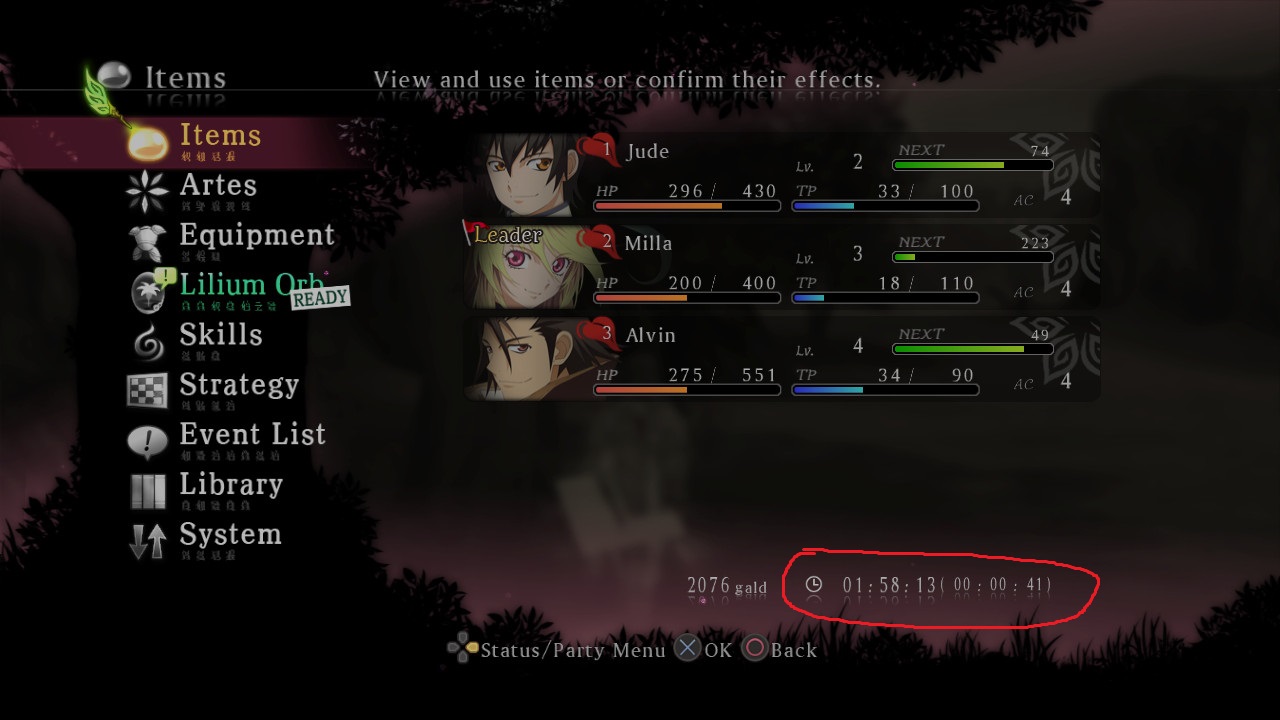Open the Event List
Viewport: 1280px width, 720px height.
coord(252,436)
